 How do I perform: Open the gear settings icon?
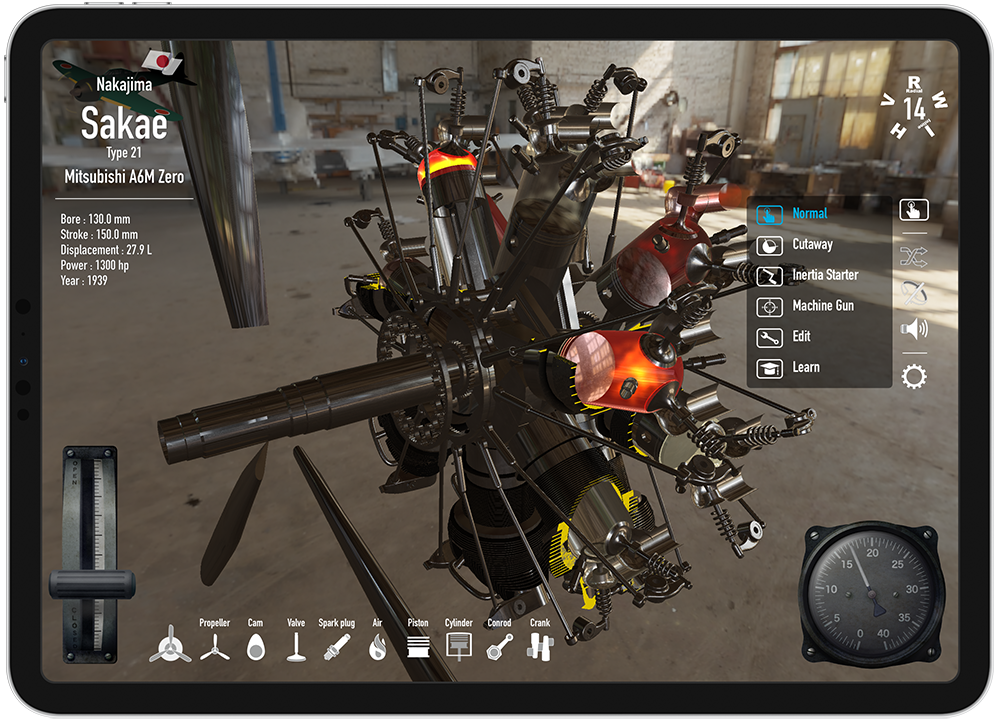(914, 377)
